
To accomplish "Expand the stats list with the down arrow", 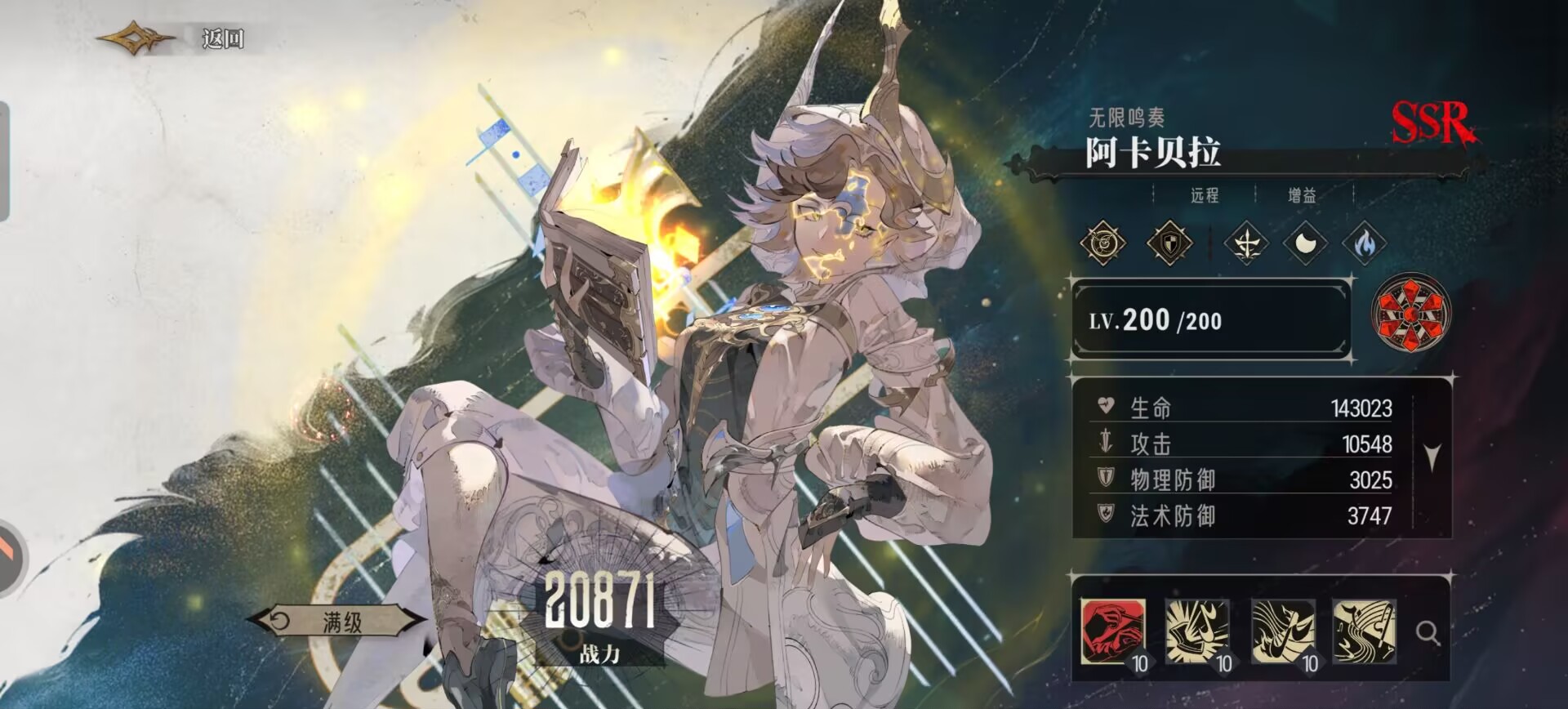I will 1432,457.
